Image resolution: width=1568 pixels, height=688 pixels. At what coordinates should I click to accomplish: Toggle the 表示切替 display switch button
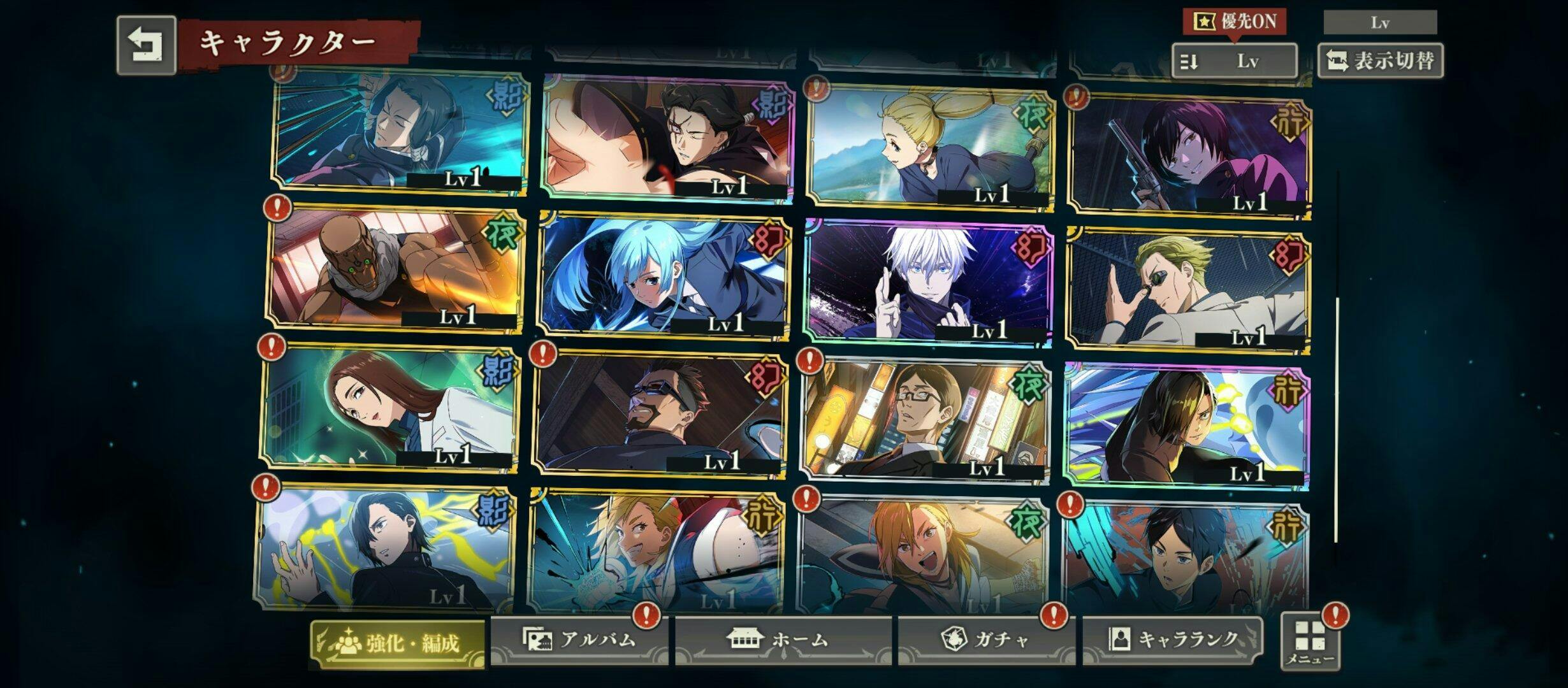point(1380,61)
